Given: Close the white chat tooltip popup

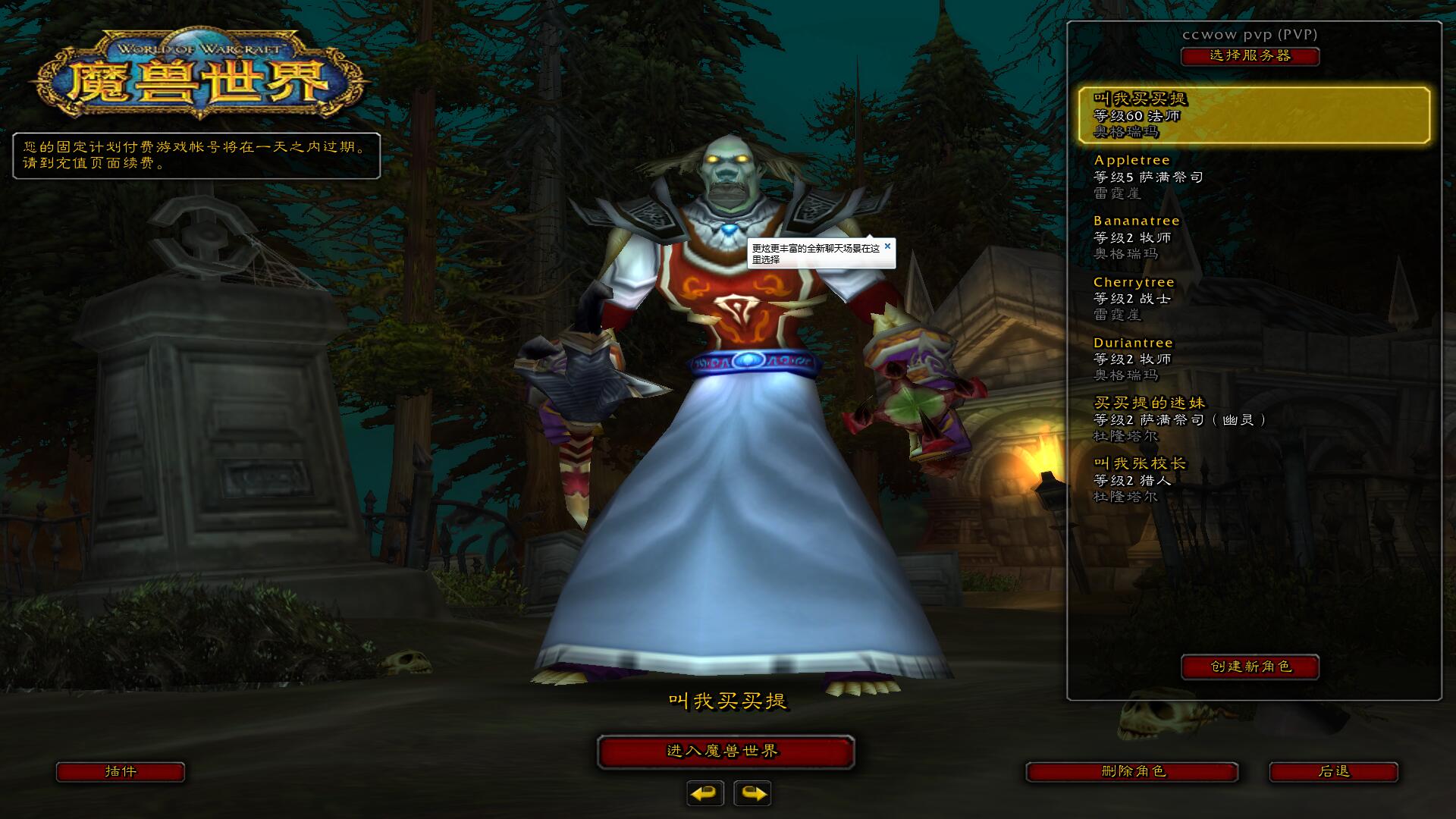Looking at the screenshot, I should (887, 246).
